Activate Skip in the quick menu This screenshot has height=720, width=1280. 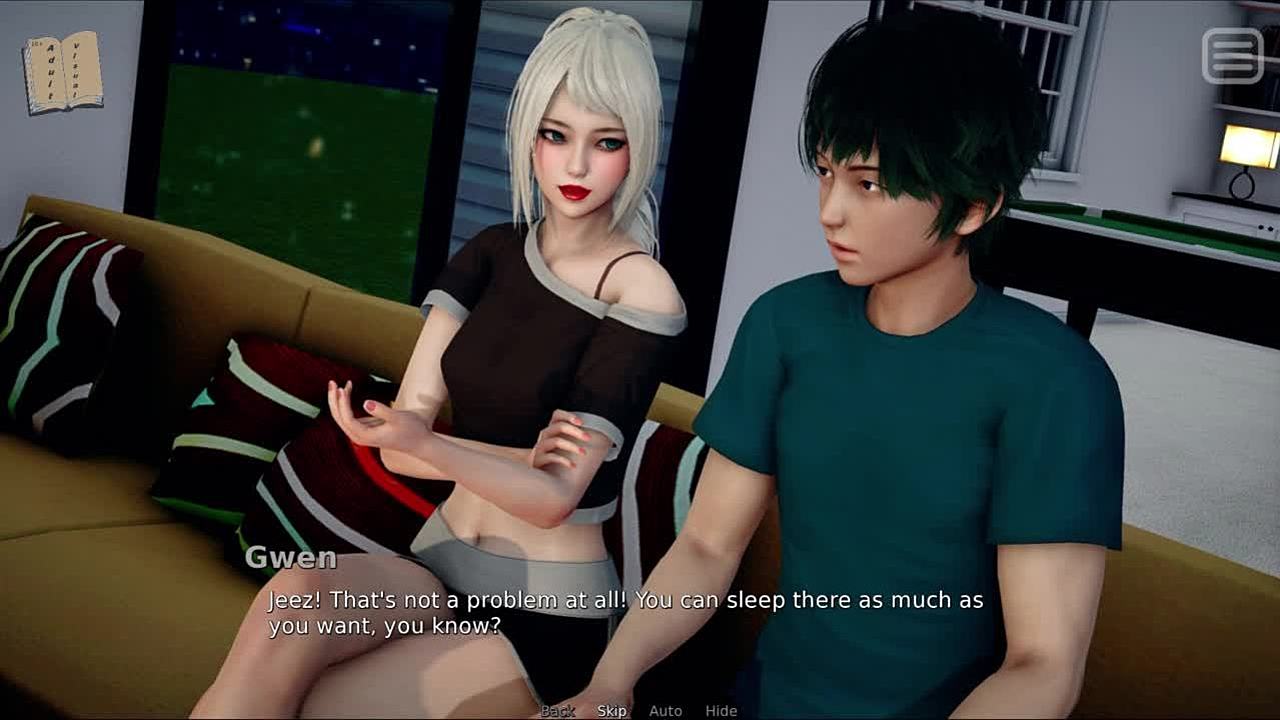coord(612,711)
